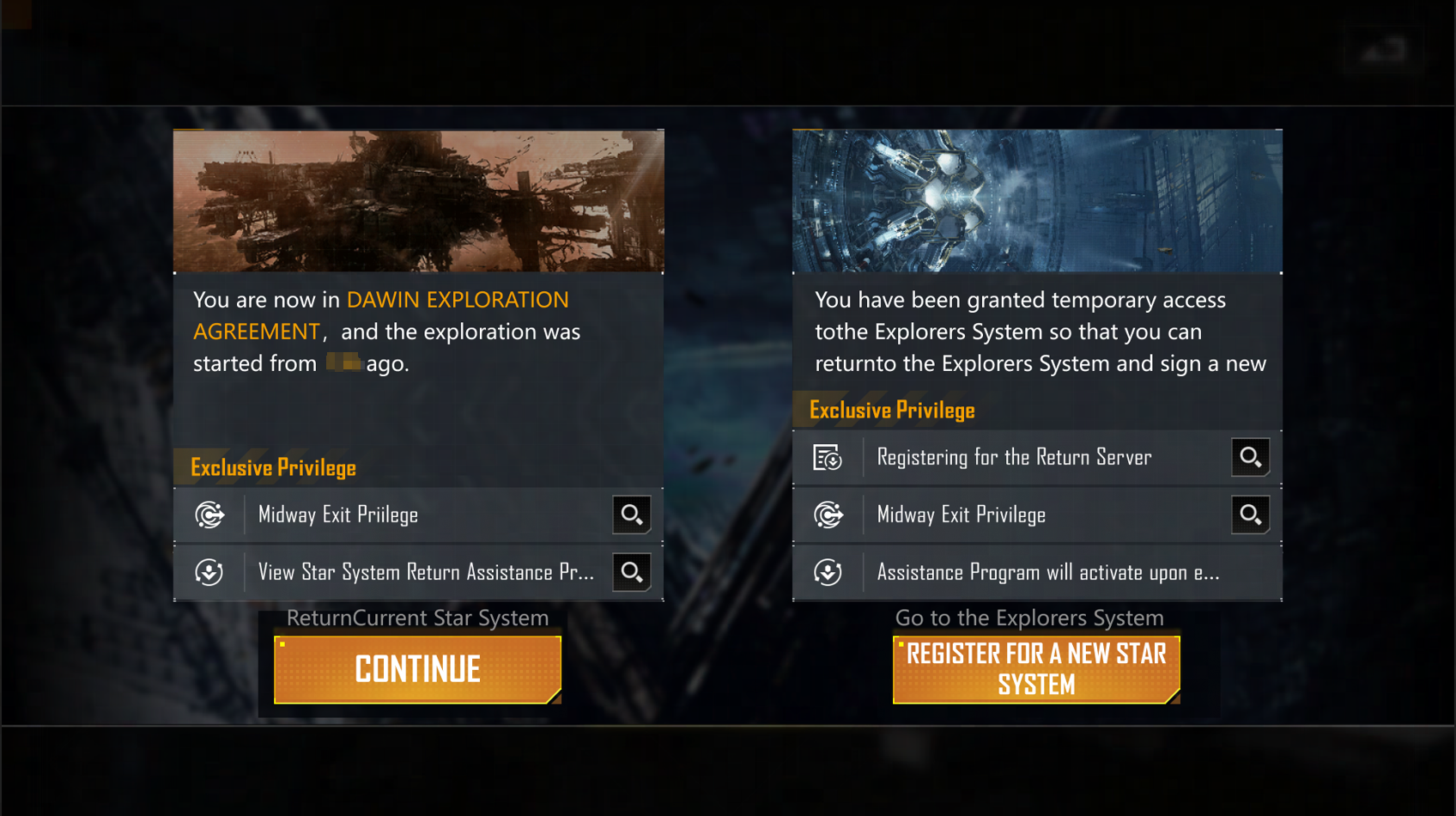Open View Star System Return Assistance magnifier

(631, 572)
